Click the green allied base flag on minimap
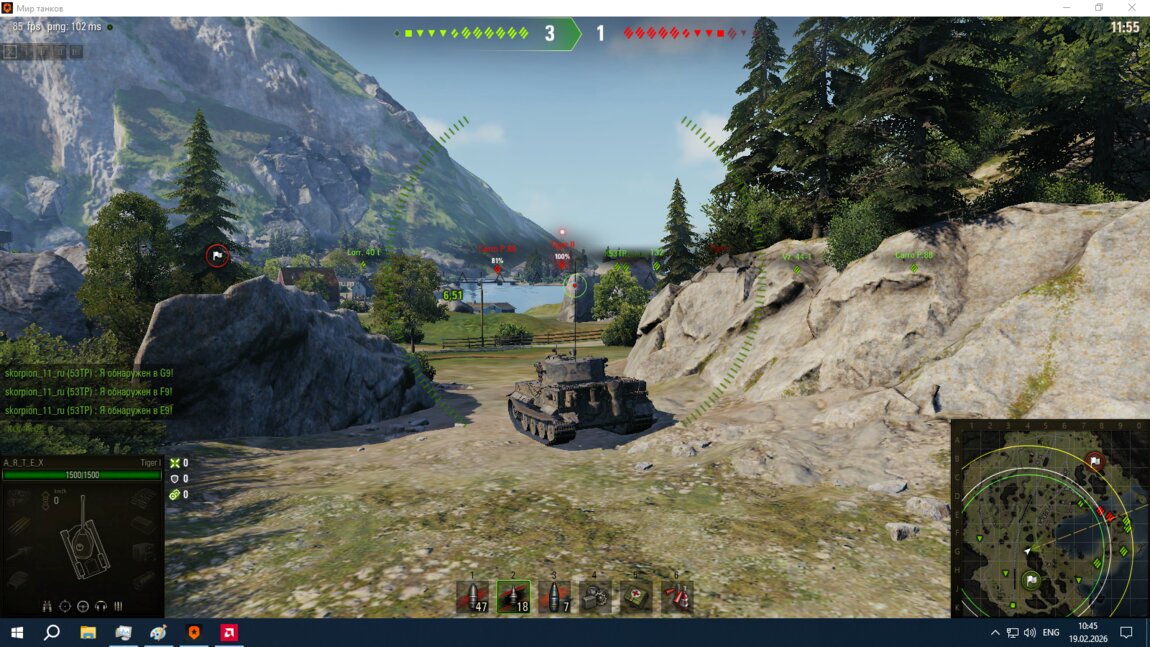Image resolution: width=1150 pixels, height=647 pixels. [1031, 579]
